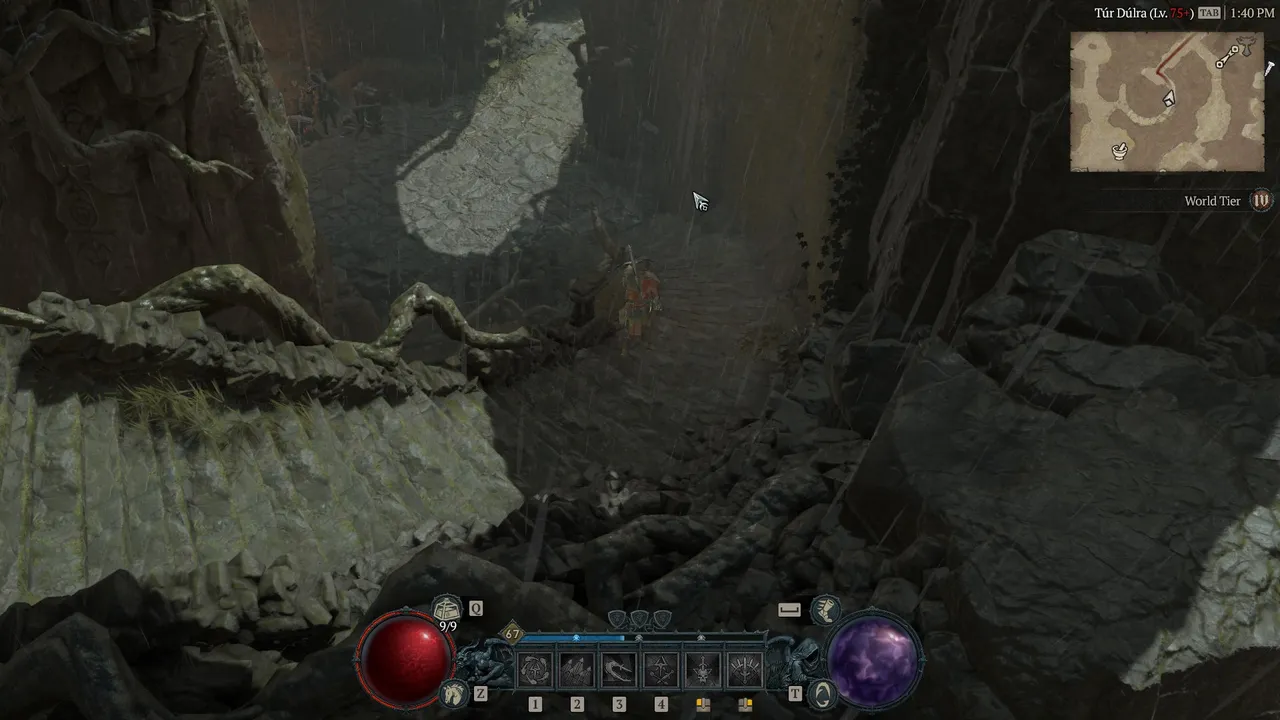Trigger the crossed arrows skill in slot four

pyautogui.click(x=661, y=669)
